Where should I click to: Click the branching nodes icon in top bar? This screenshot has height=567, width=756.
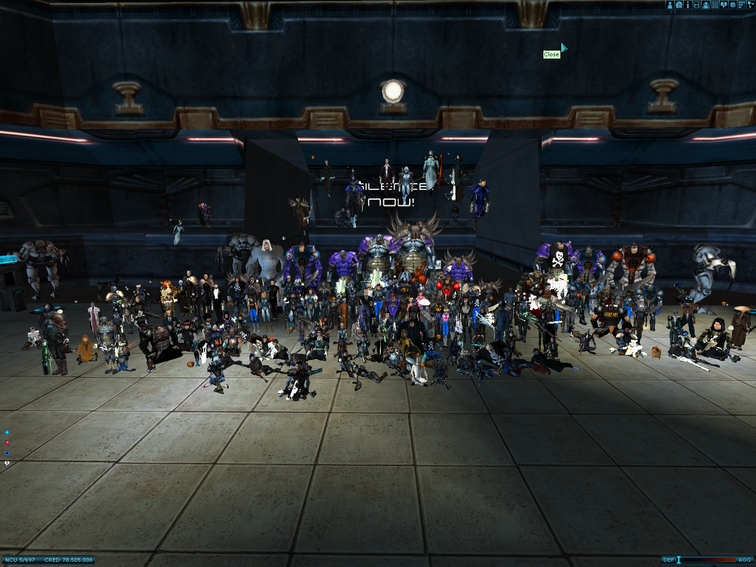[750, 5]
